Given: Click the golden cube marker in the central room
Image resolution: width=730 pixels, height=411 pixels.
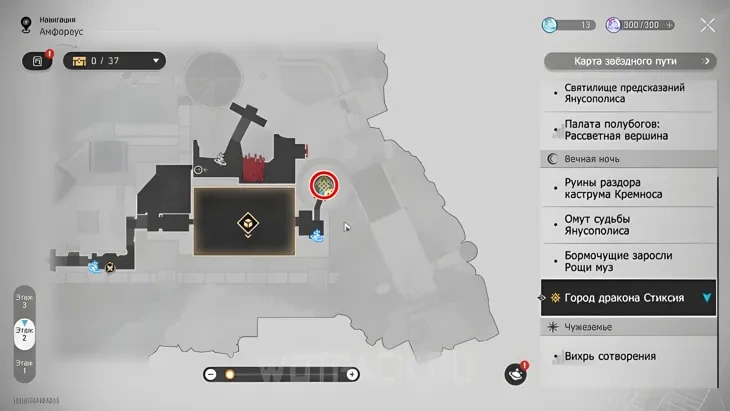Looking at the screenshot, I should (246, 222).
